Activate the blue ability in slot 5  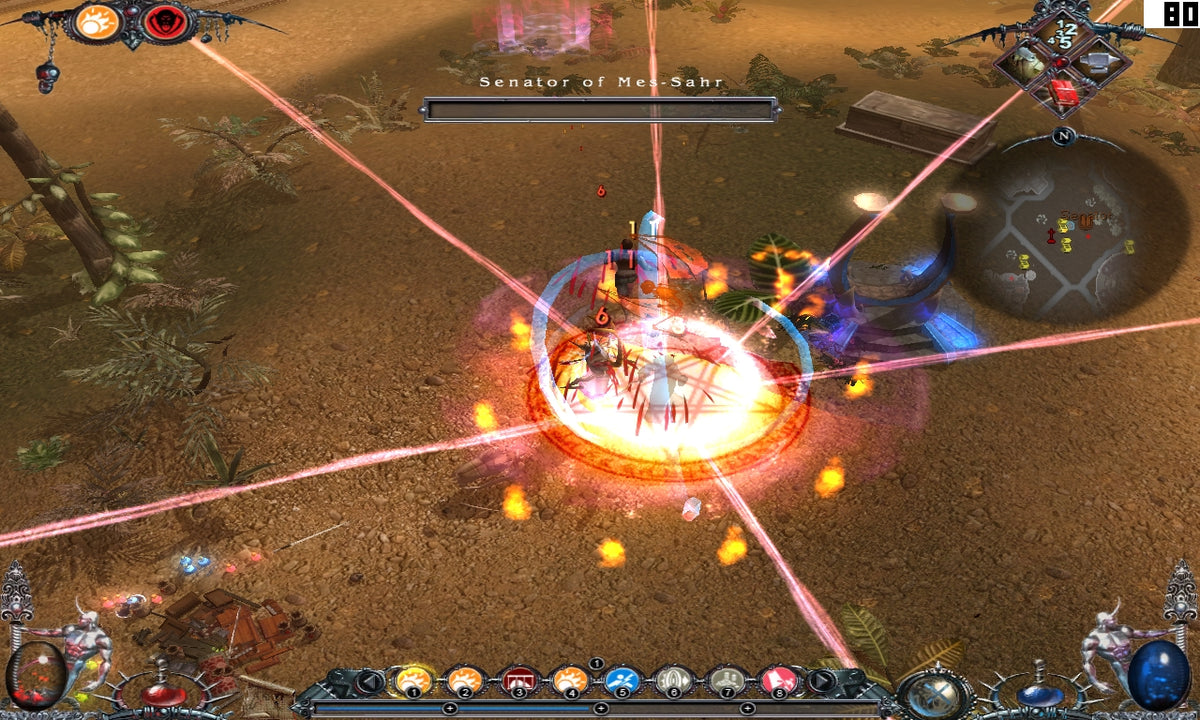[622, 681]
